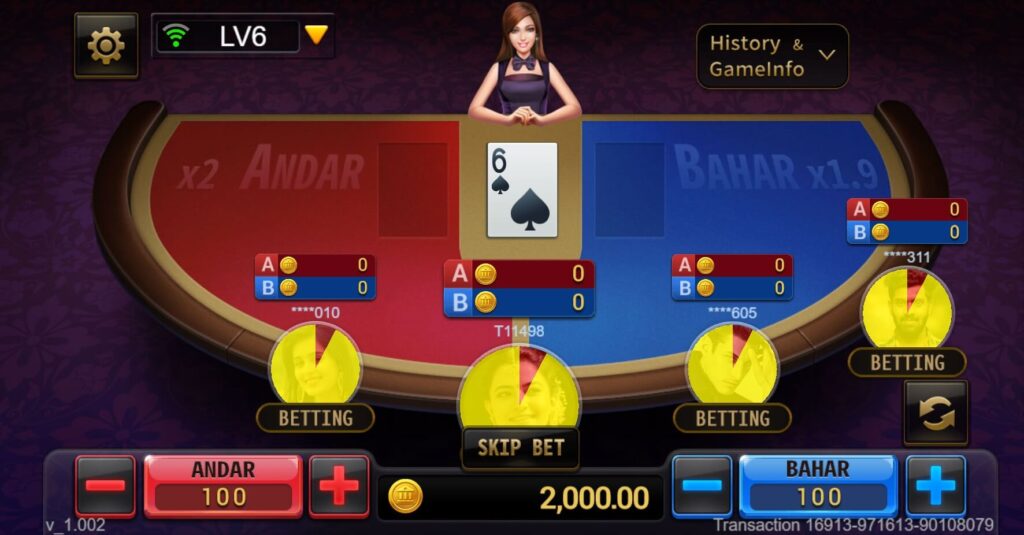View player ****311 avatar

(907, 308)
